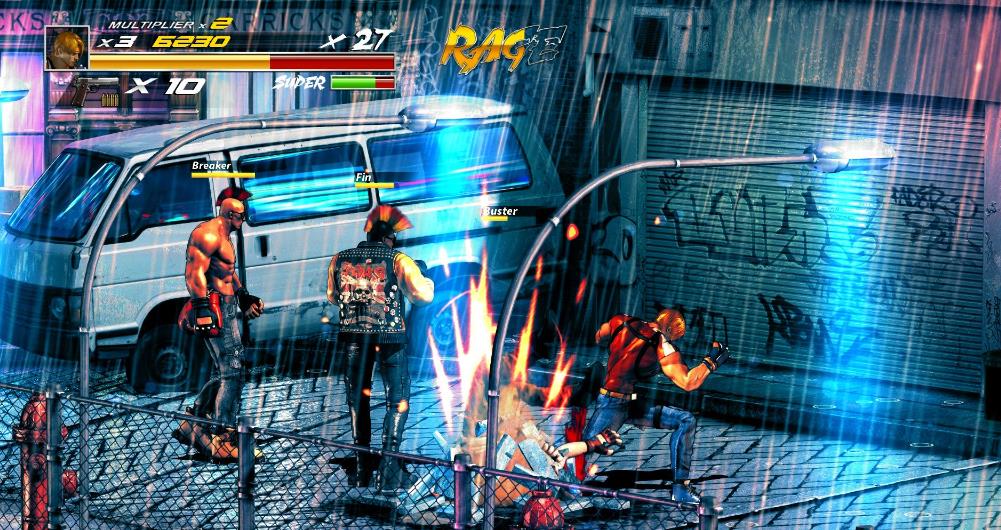Screen dimensions: 1001x530
Task: Select the pistol weapon icon
Action: pos(96,89)
